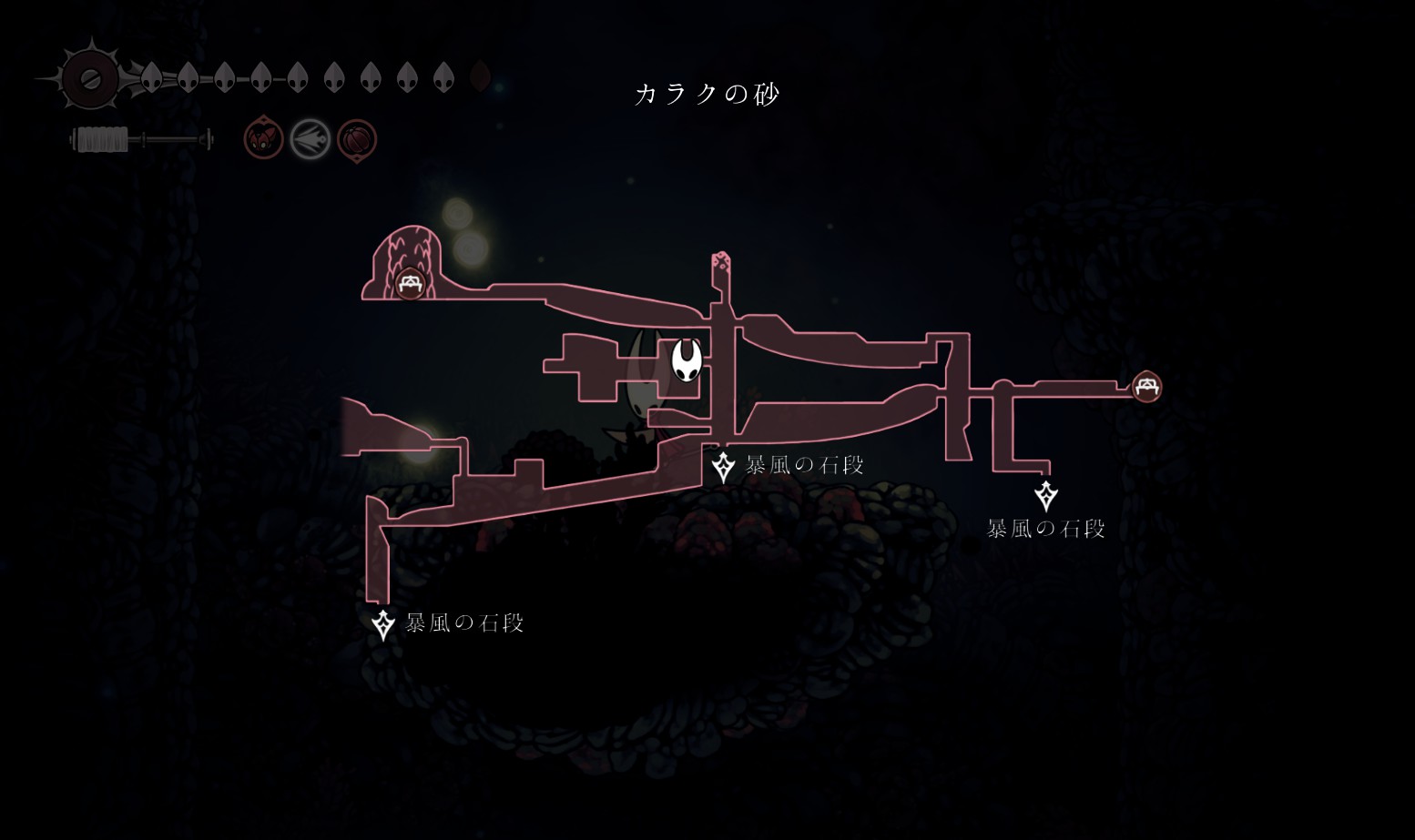
Task: Select the red bug tool icon
Action: [x=263, y=139]
